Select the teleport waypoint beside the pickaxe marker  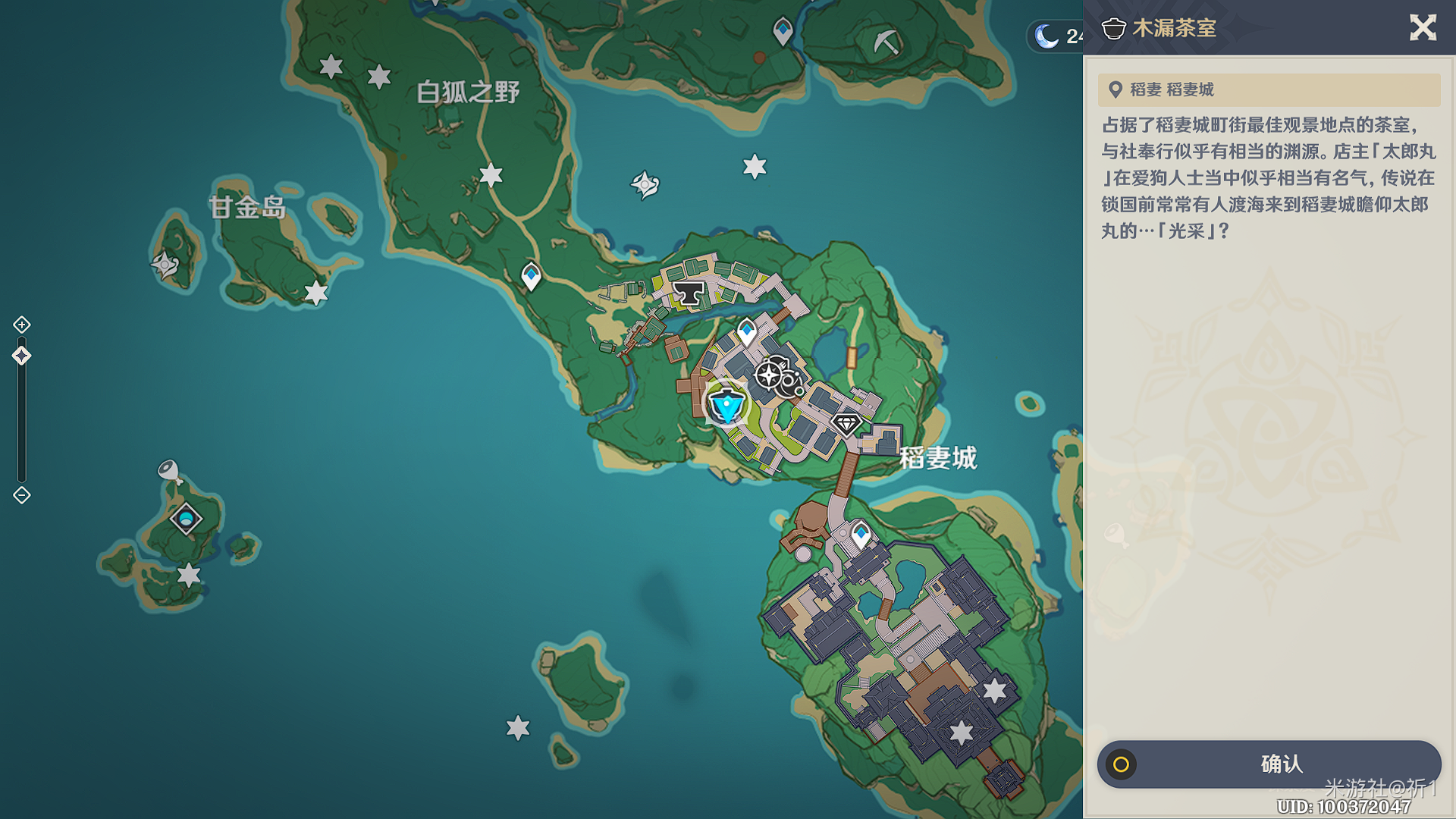(783, 30)
